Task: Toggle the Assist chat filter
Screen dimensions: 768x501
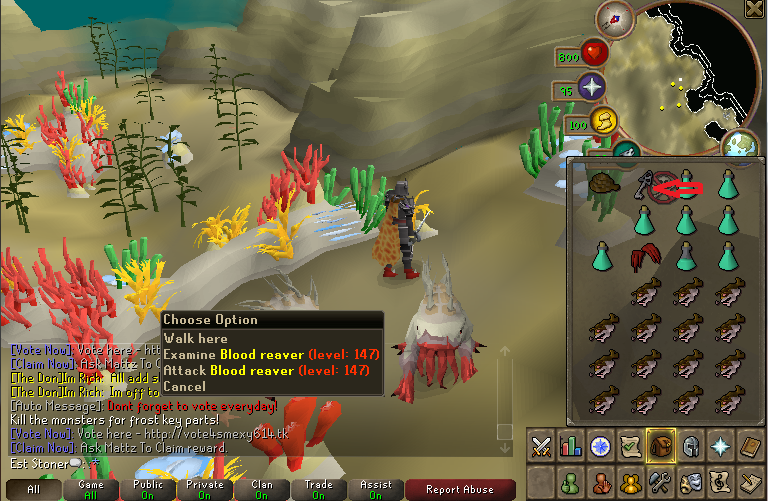Action: click(x=376, y=489)
